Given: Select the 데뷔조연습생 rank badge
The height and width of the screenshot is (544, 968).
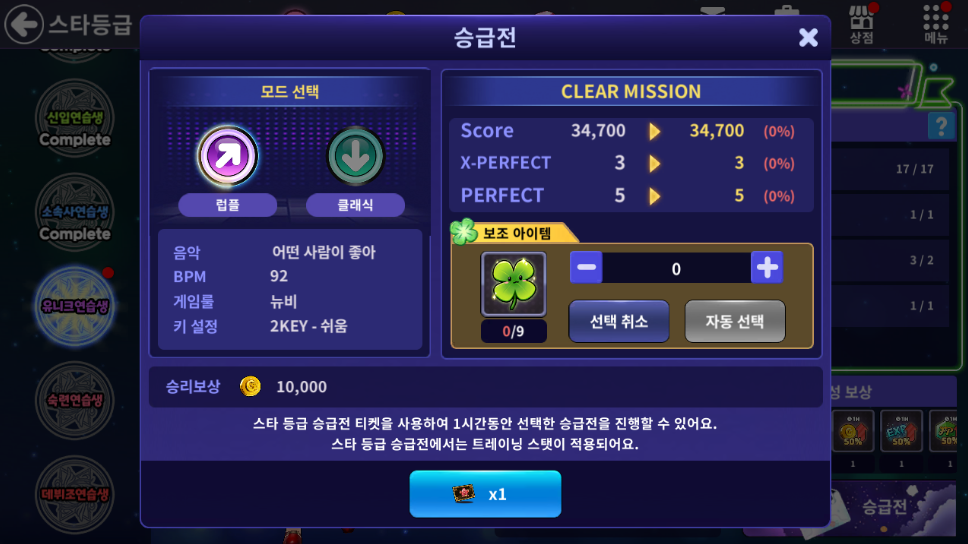Looking at the screenshot, I should [x=75, y=492].
